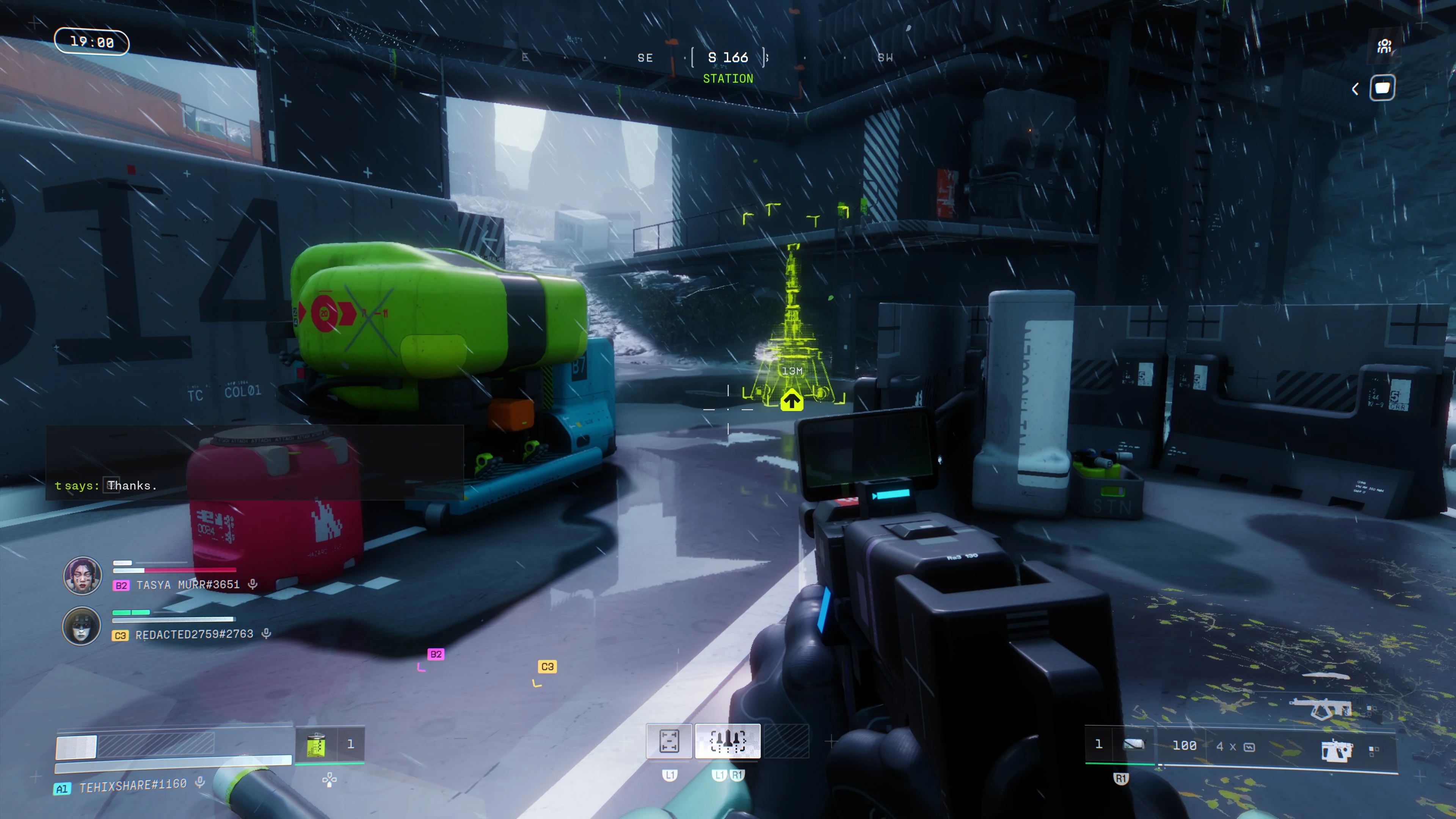1456x819 pixels.
Task: Toggle REDACTED2759's microphone icon
Action: 266,634
